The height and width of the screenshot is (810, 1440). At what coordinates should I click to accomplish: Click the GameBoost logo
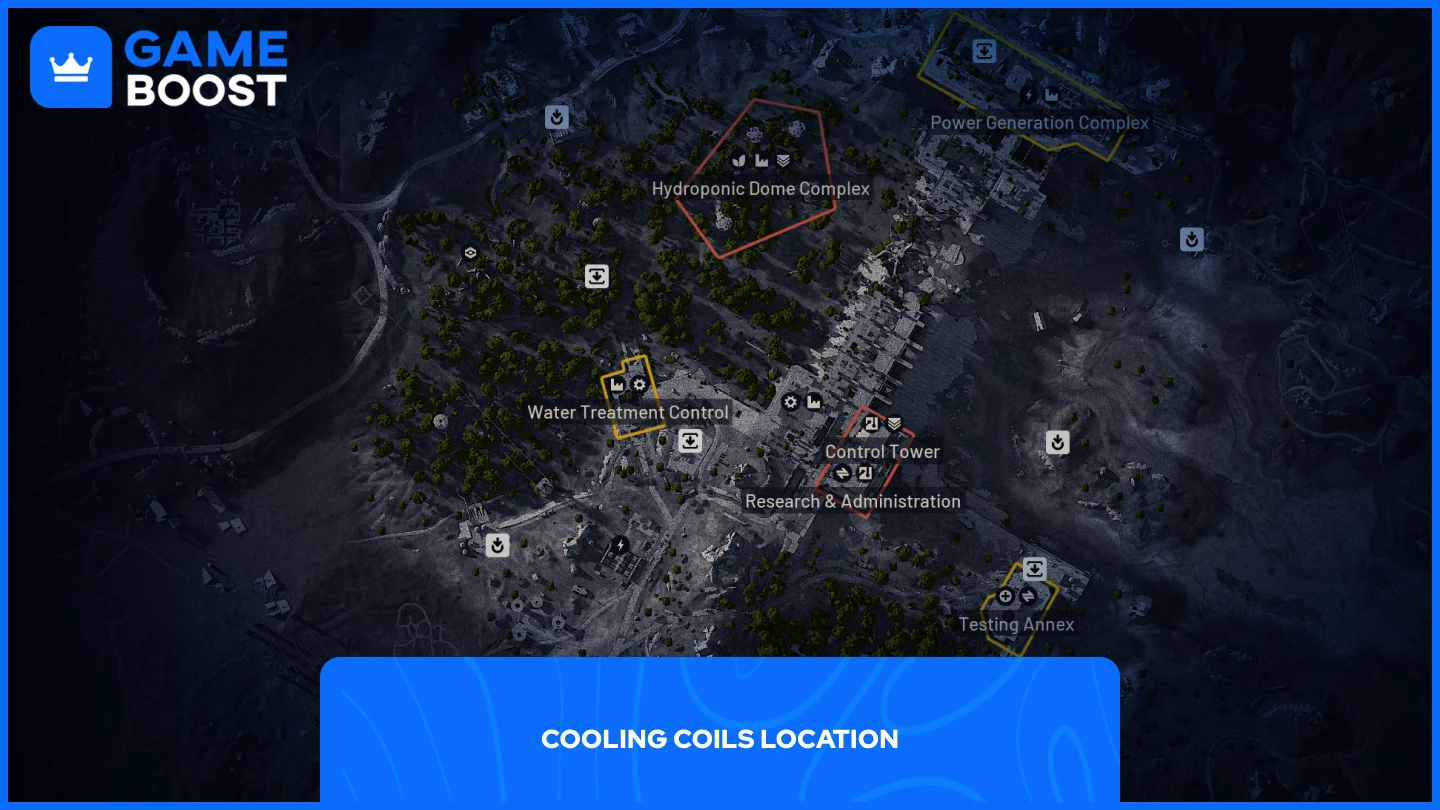[x=158, y=66]
